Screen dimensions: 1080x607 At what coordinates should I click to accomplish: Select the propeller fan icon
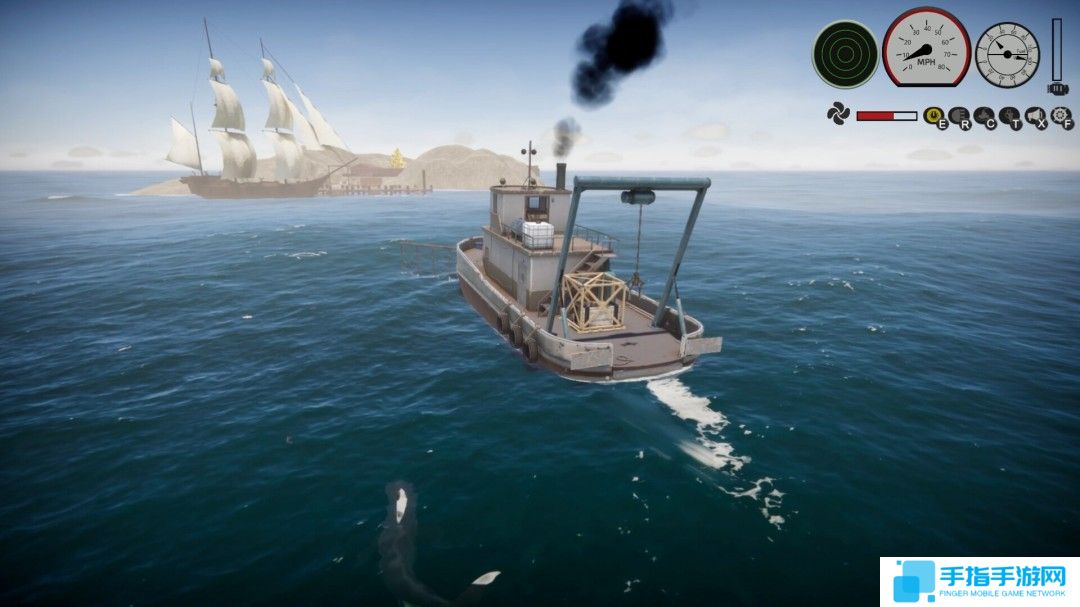coord(838,114)
